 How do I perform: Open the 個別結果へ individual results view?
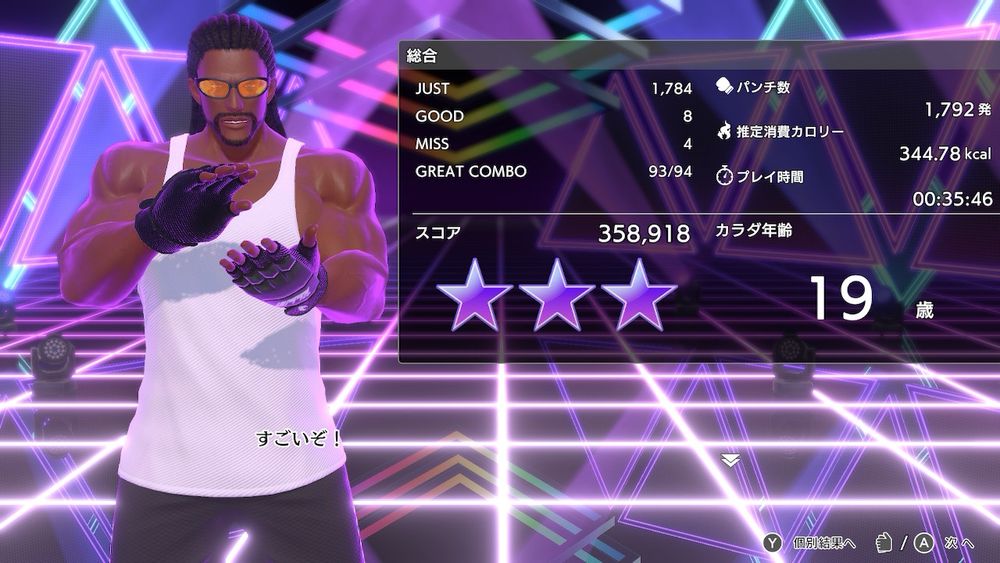(x=811, y=542)
